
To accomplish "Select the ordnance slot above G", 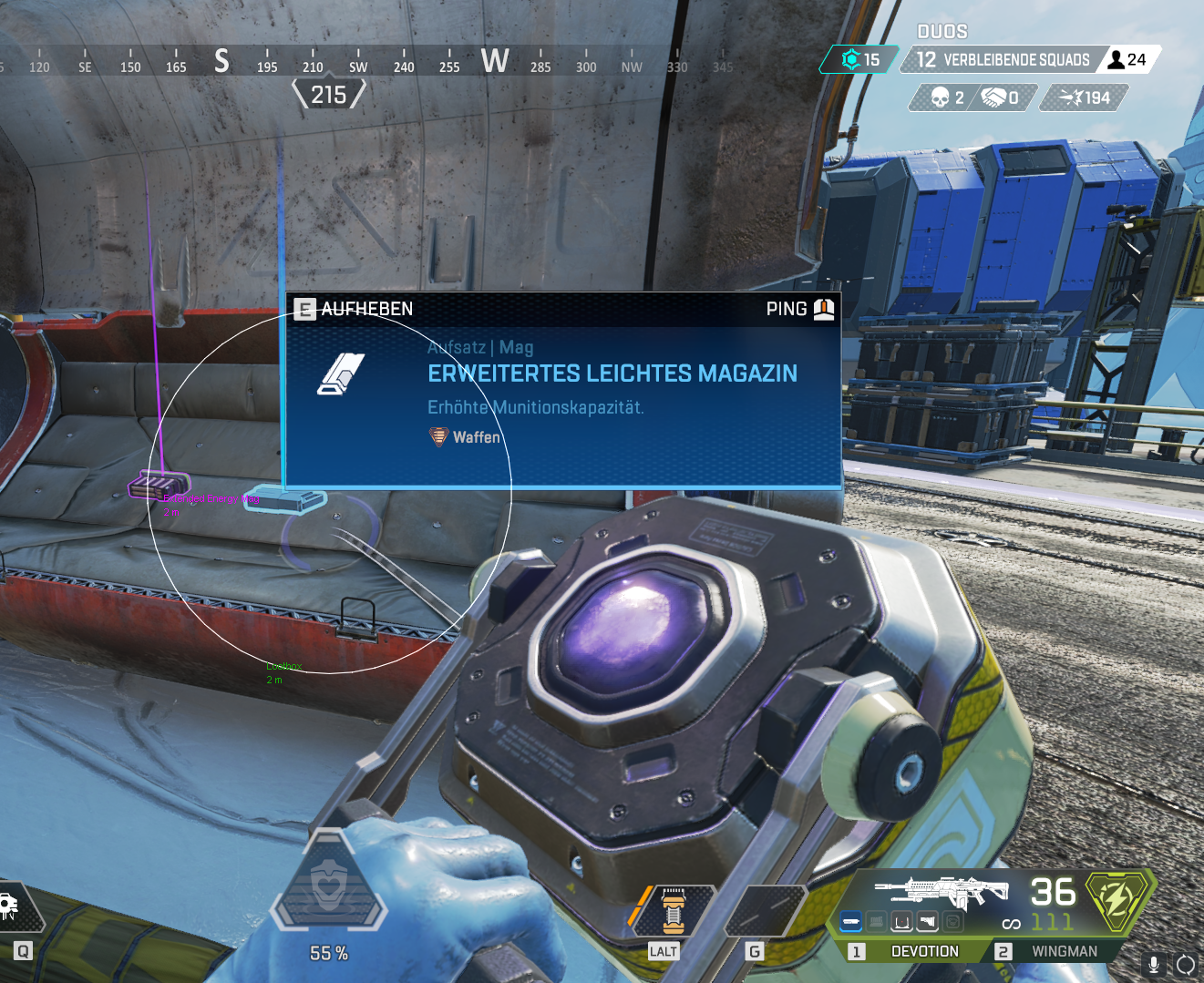I will pyautogui.click(x=767, y=911).
